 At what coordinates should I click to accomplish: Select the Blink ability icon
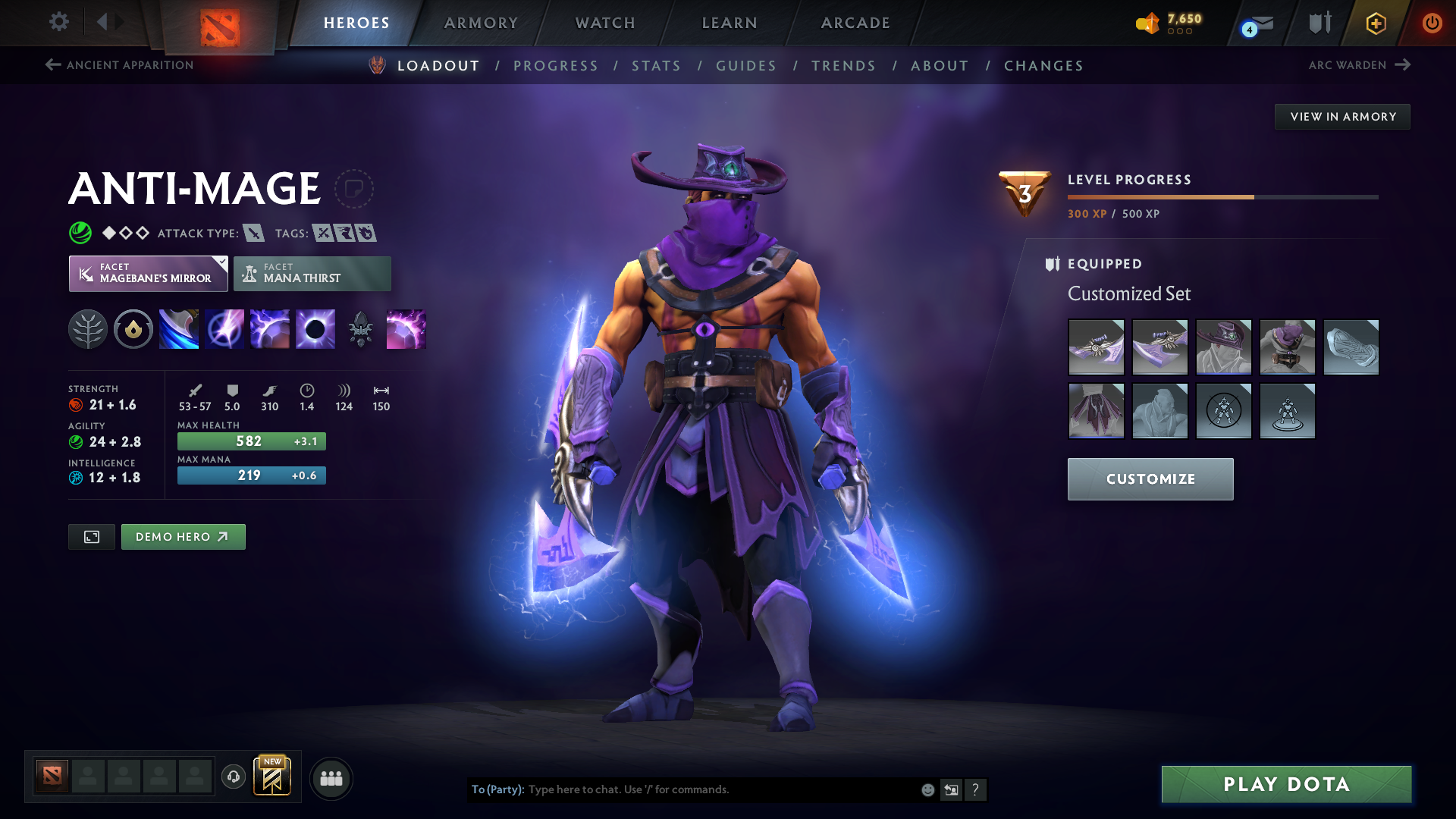(224, 329)
